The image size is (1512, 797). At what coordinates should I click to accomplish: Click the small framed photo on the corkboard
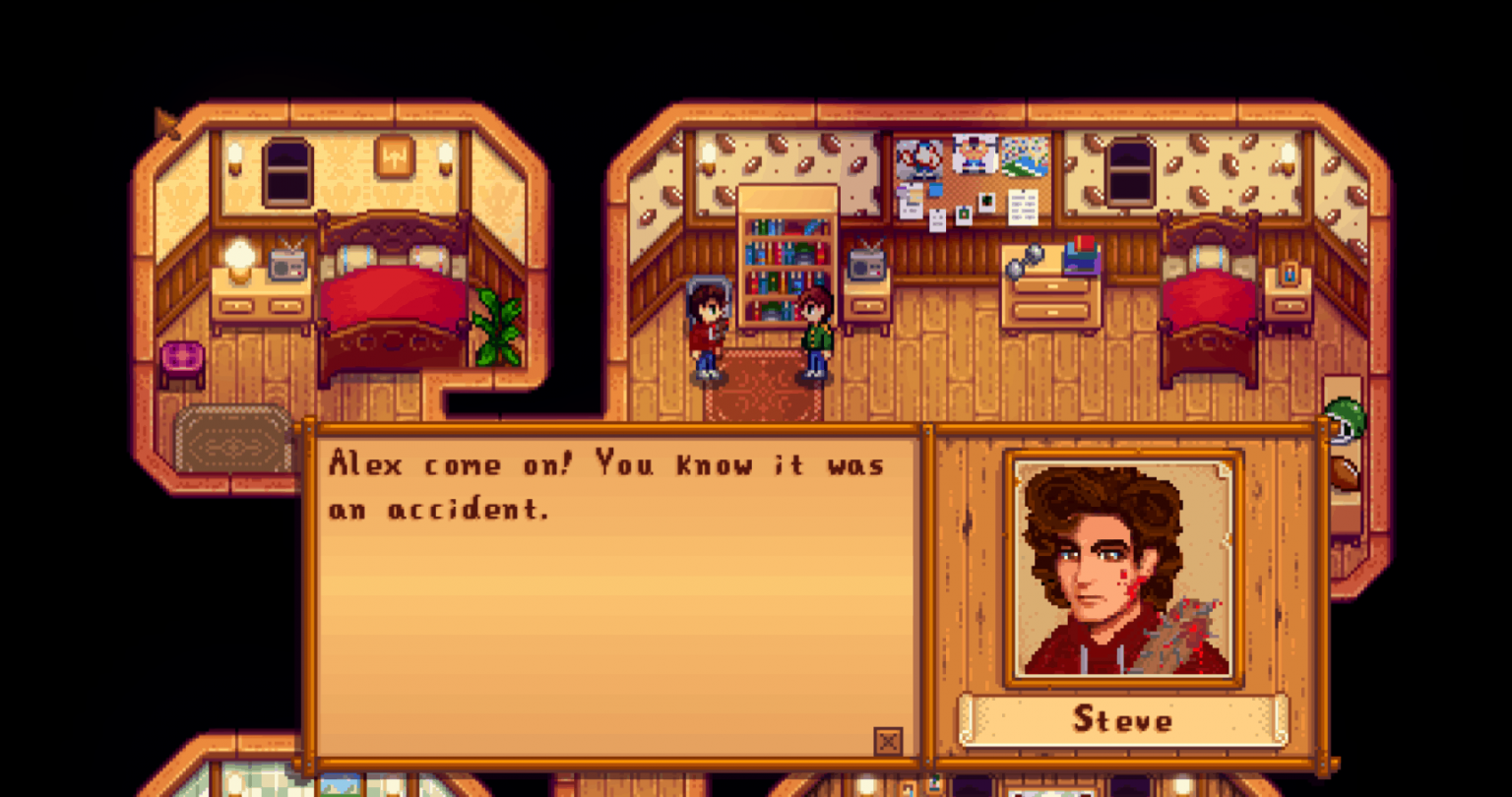[x=963, y=215]
